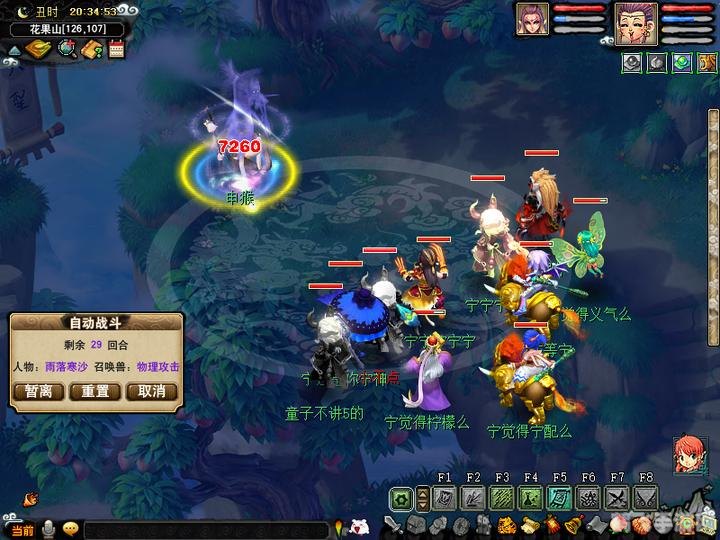The image size is (720, 540).
Task: Toggle the green gem buff icon
Action: [682, 62]
